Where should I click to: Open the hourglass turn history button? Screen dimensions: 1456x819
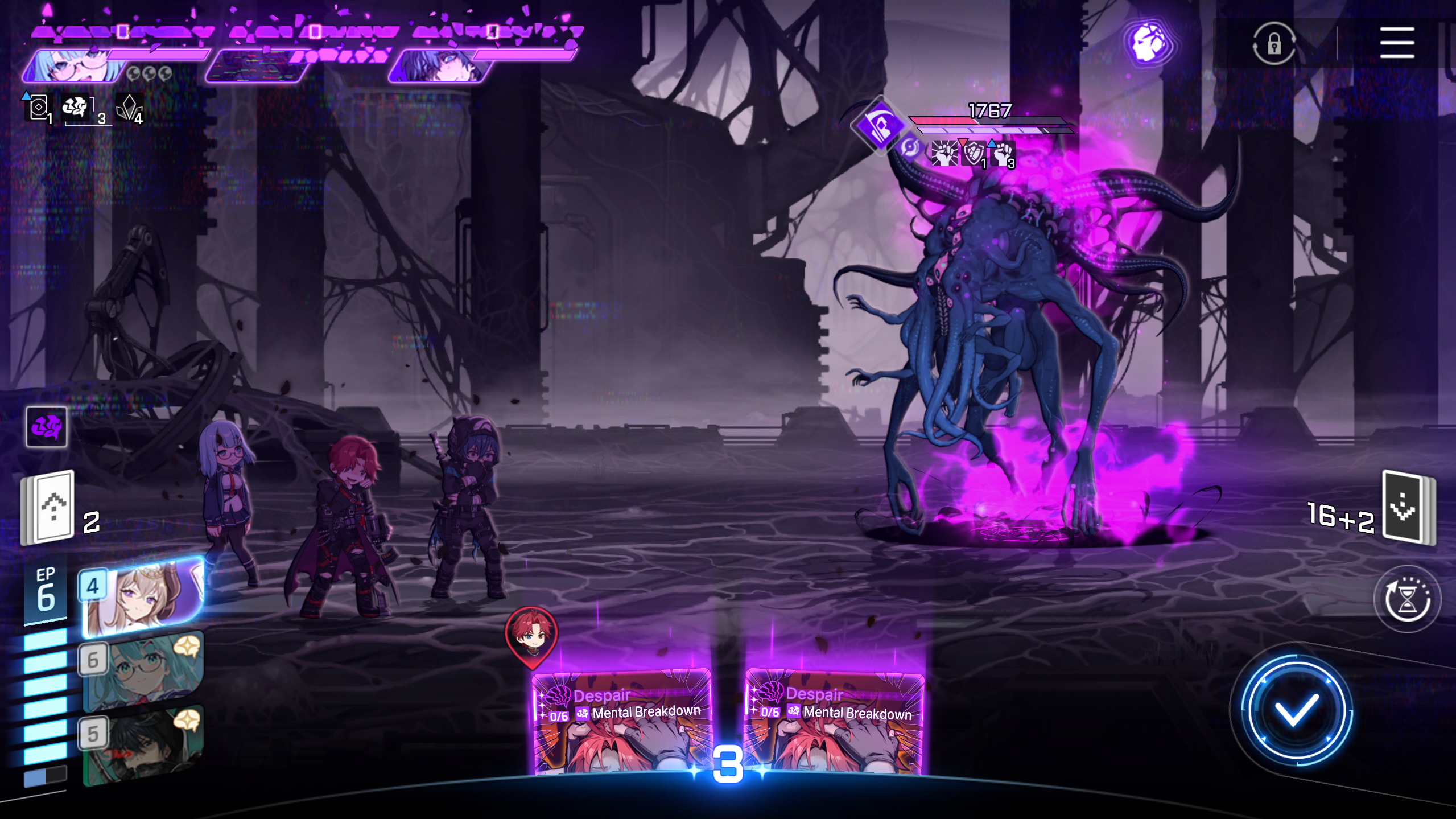(1406, 599)
